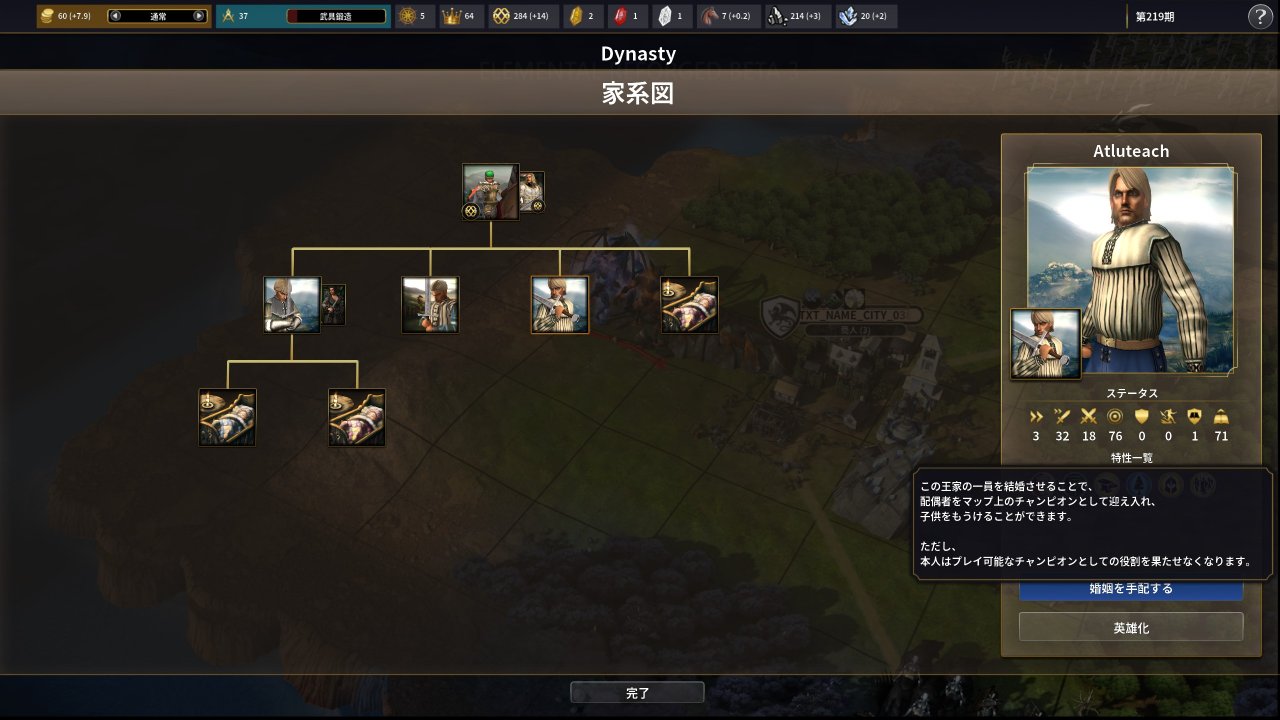The height and width of the screenshot is (720, 1280).
Task: Select the founder's white-robed spouse portrait
Action: tap(532, 191)
